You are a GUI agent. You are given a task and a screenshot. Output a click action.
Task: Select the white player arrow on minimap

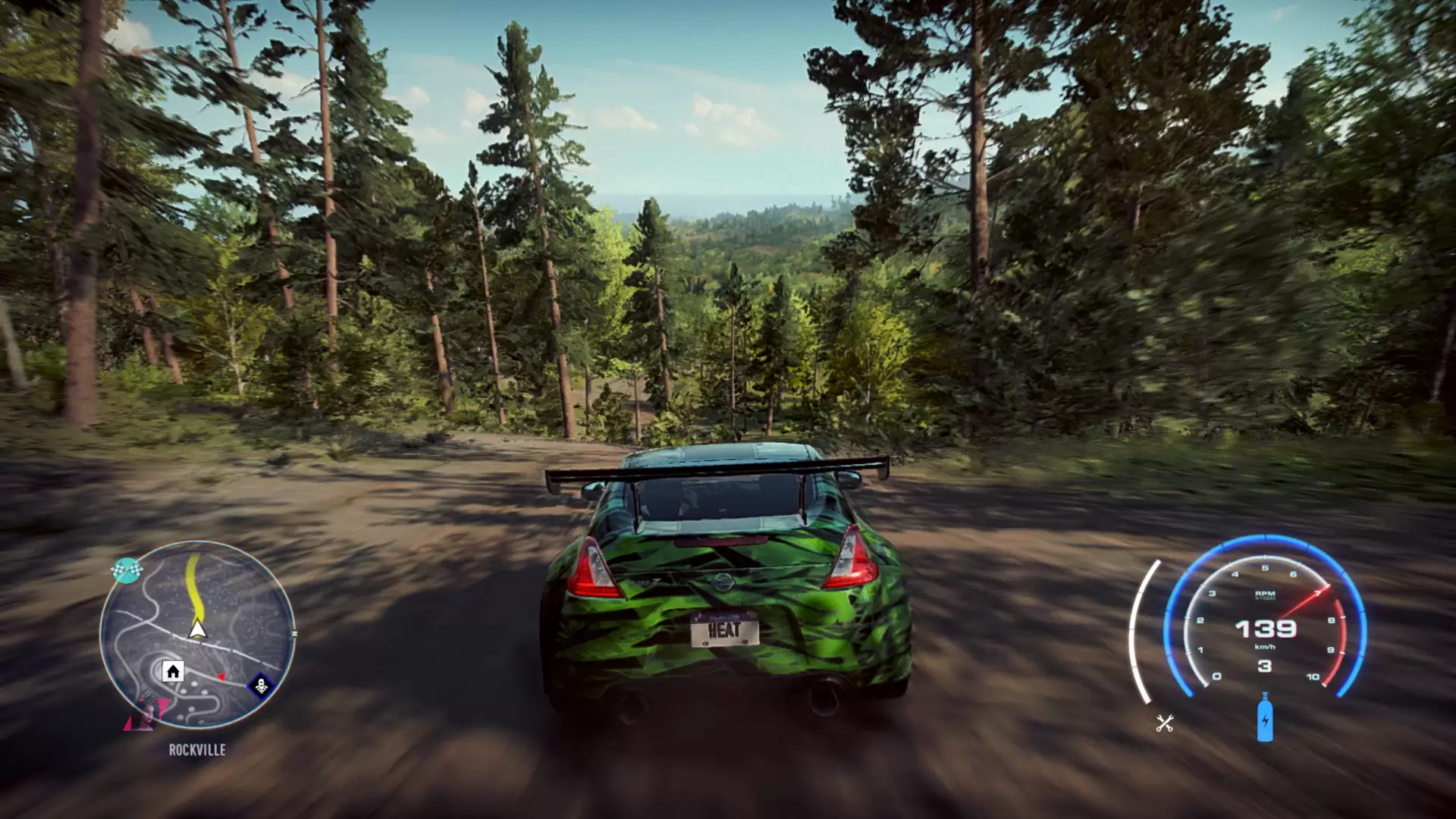point(198,629)
